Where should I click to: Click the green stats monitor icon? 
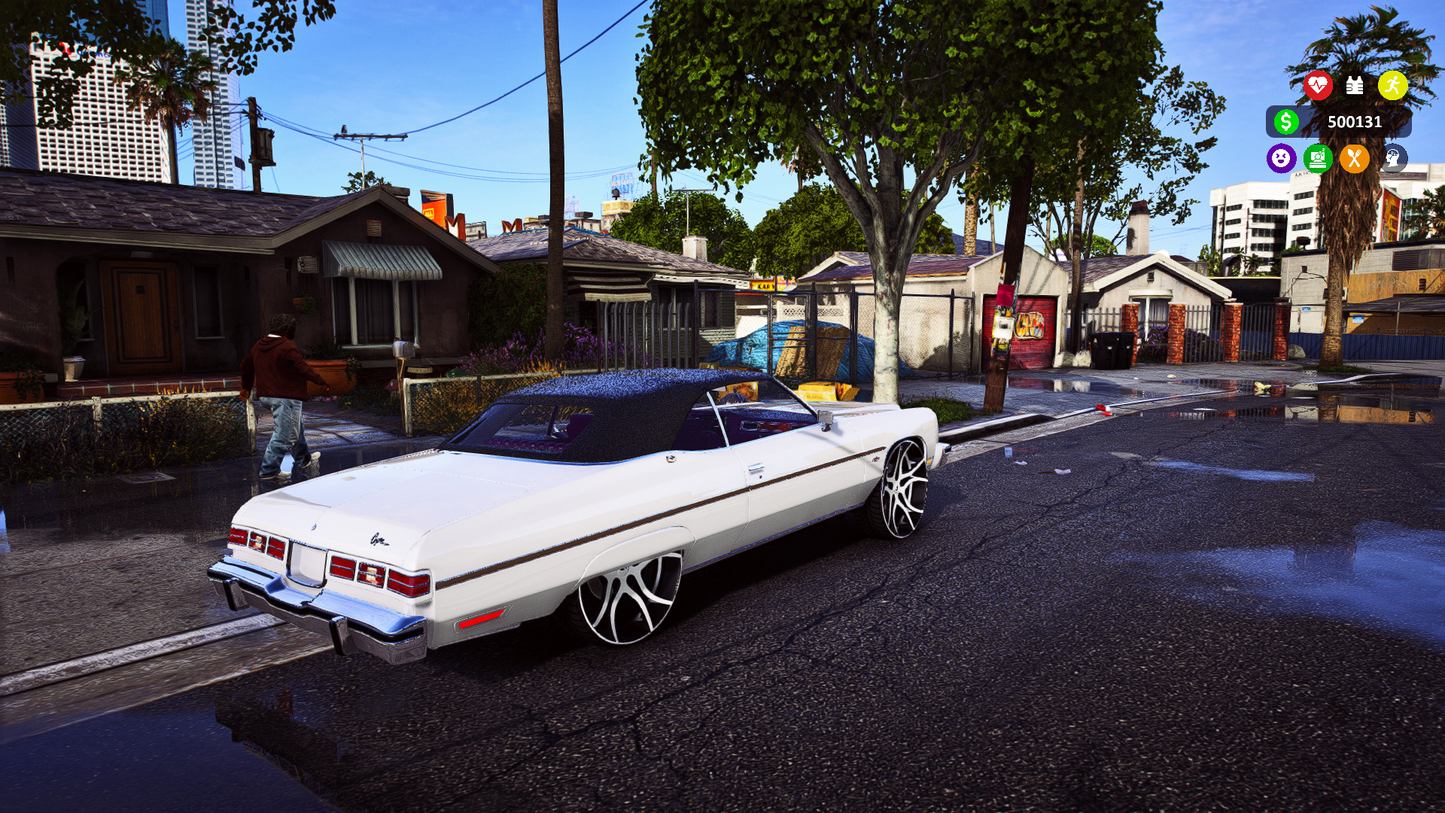click(x=1318, y=158)
